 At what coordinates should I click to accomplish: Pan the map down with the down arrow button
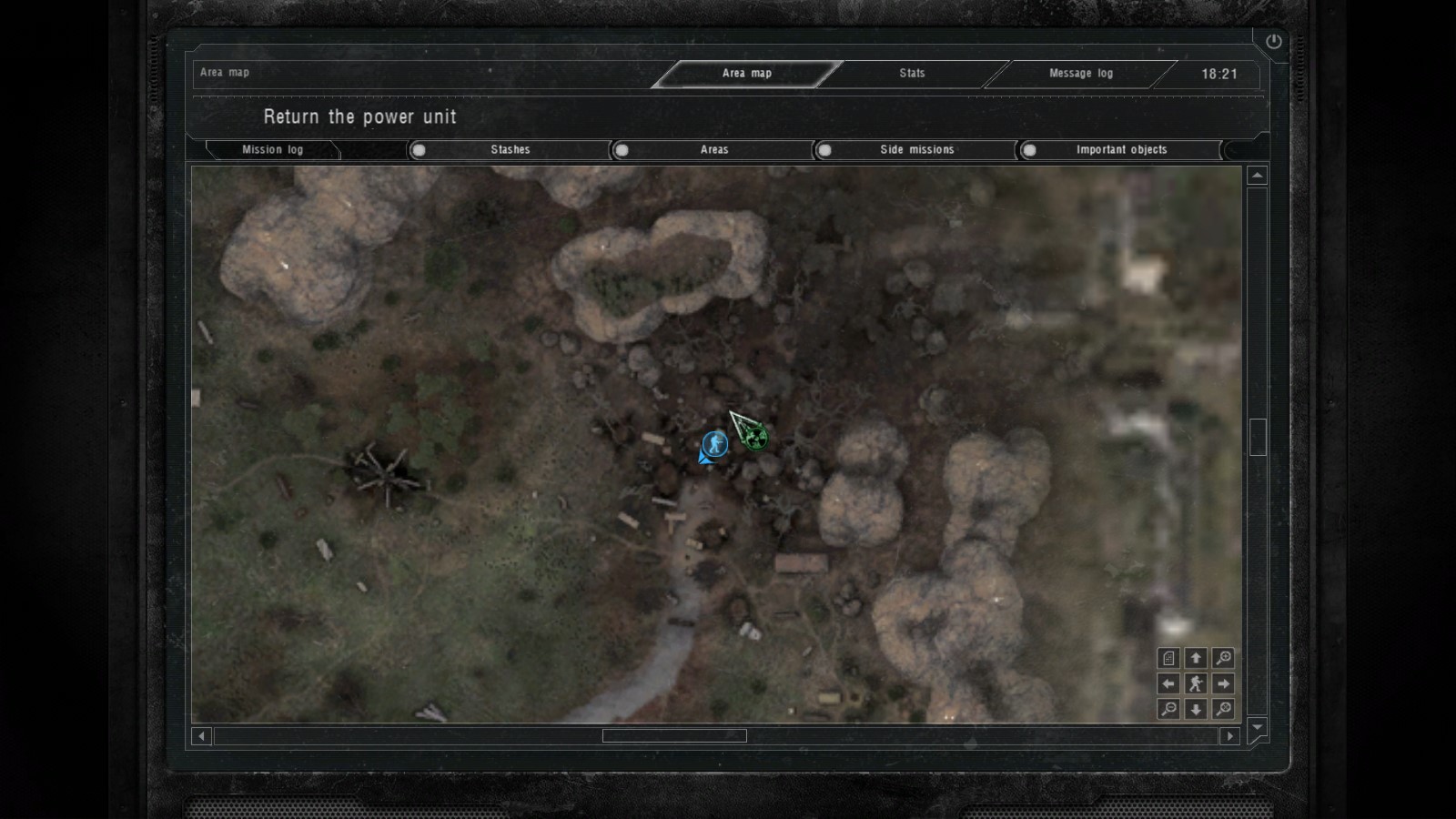1196,709
